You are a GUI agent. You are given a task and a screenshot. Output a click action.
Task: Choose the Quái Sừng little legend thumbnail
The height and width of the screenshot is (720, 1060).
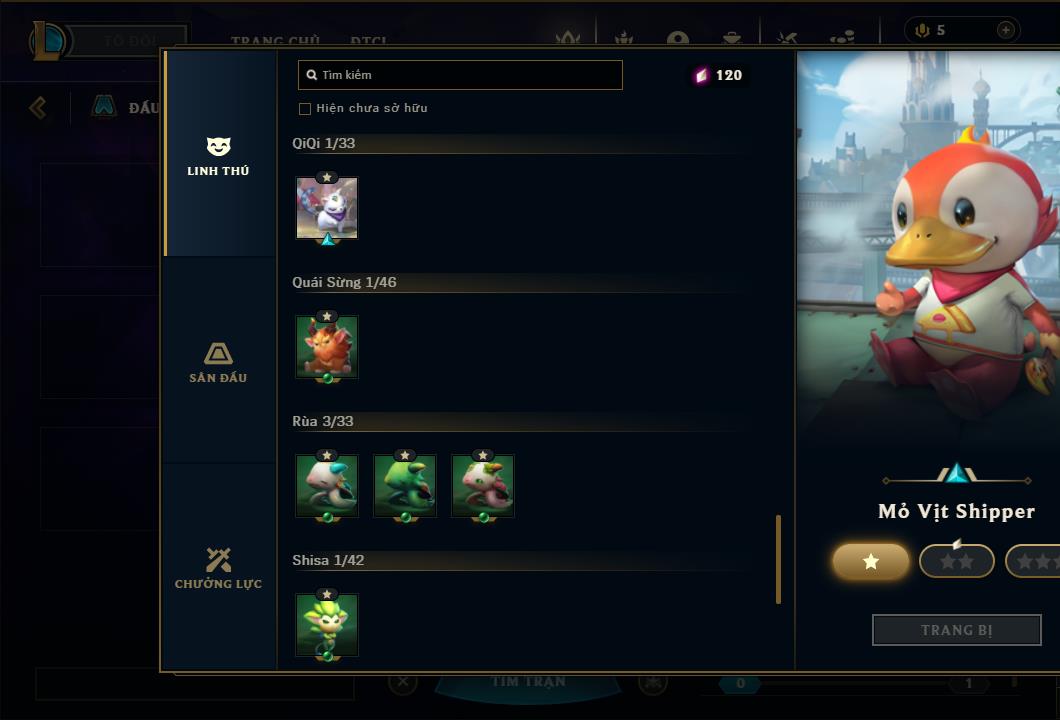[327, 347]
